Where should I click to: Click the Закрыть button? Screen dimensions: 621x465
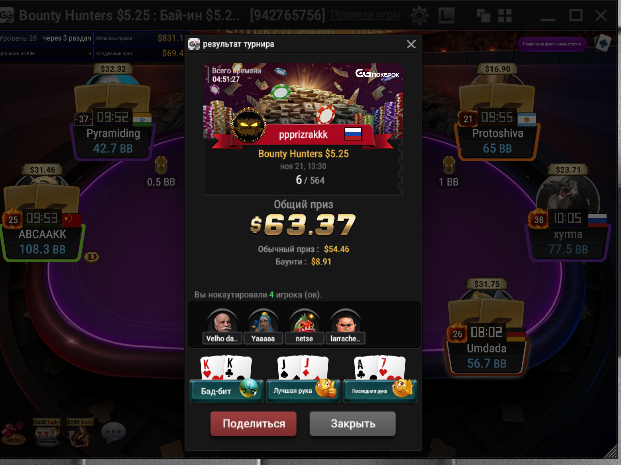[352, 423]
